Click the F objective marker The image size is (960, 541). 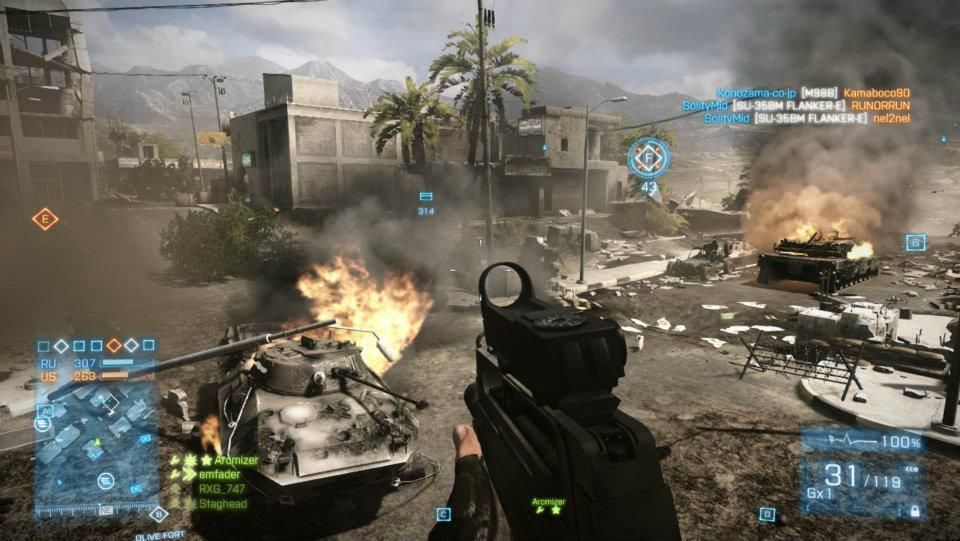pyautogui.click(x=648, y=158)
